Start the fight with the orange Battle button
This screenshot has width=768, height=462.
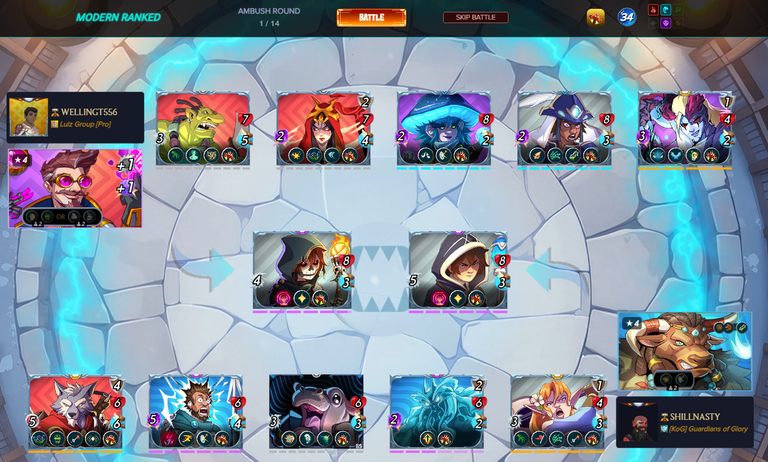[x=371, y=17]
